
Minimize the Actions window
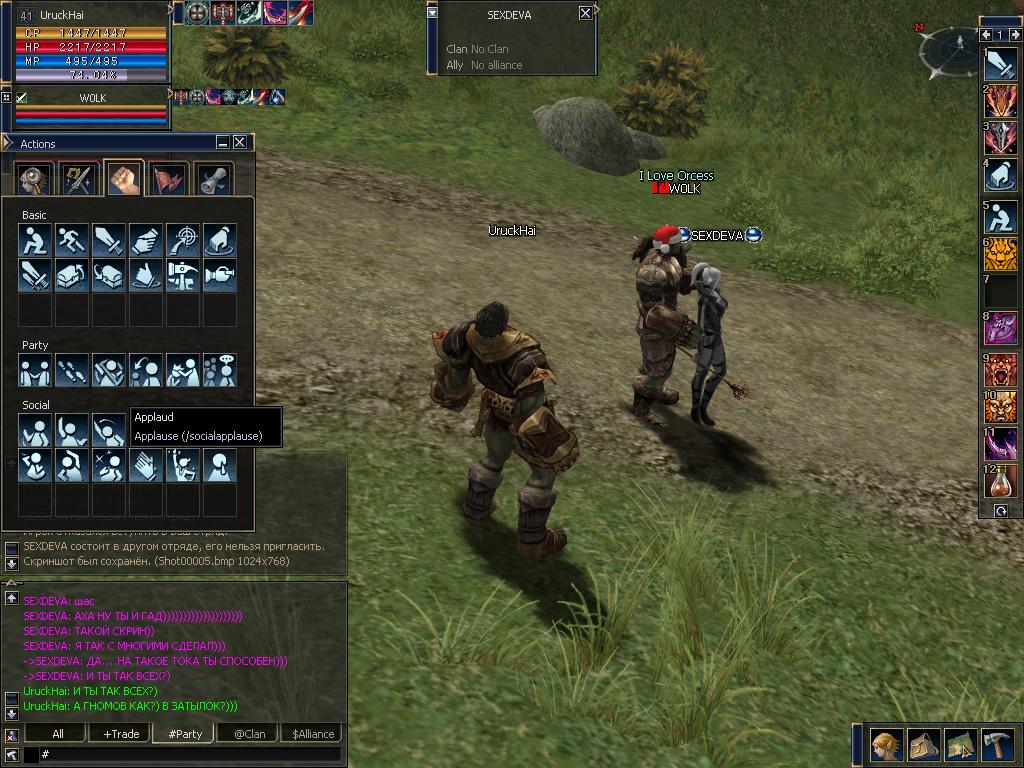click(224, 143)
